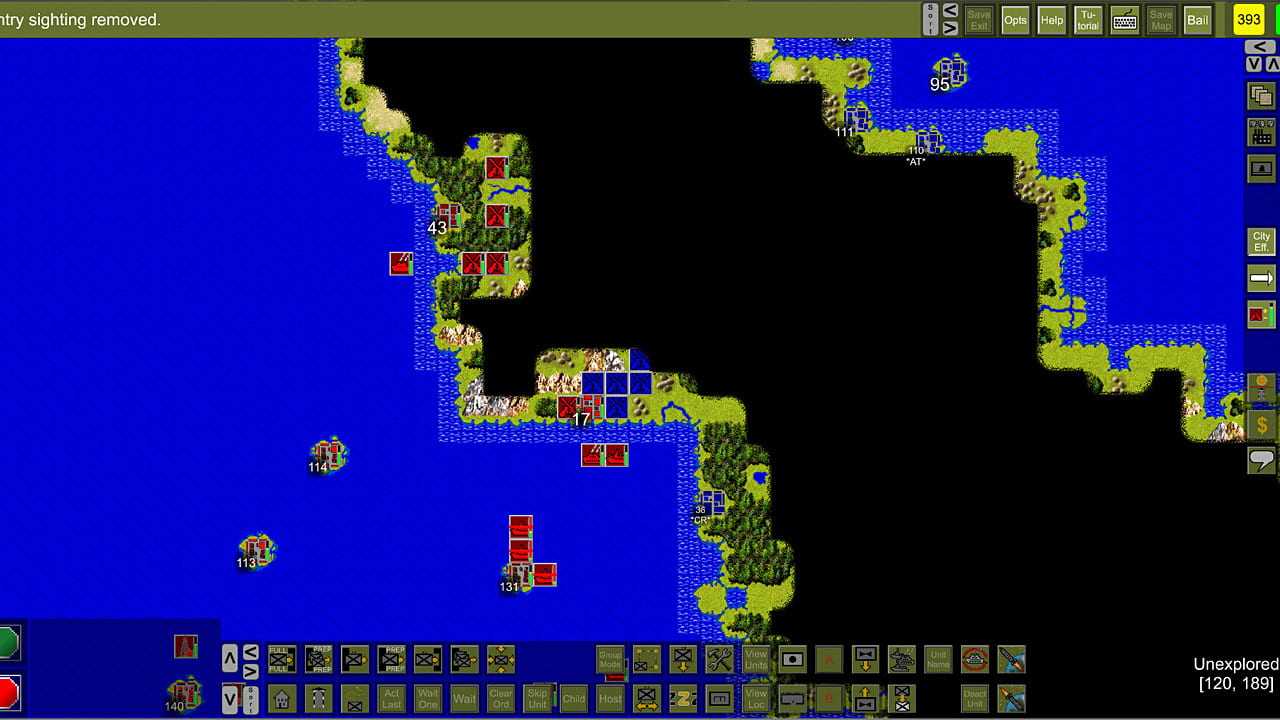Put the unit to sleep with ZZZ icon
This screenshot has height=720, width=1280.
pos(683,698)
